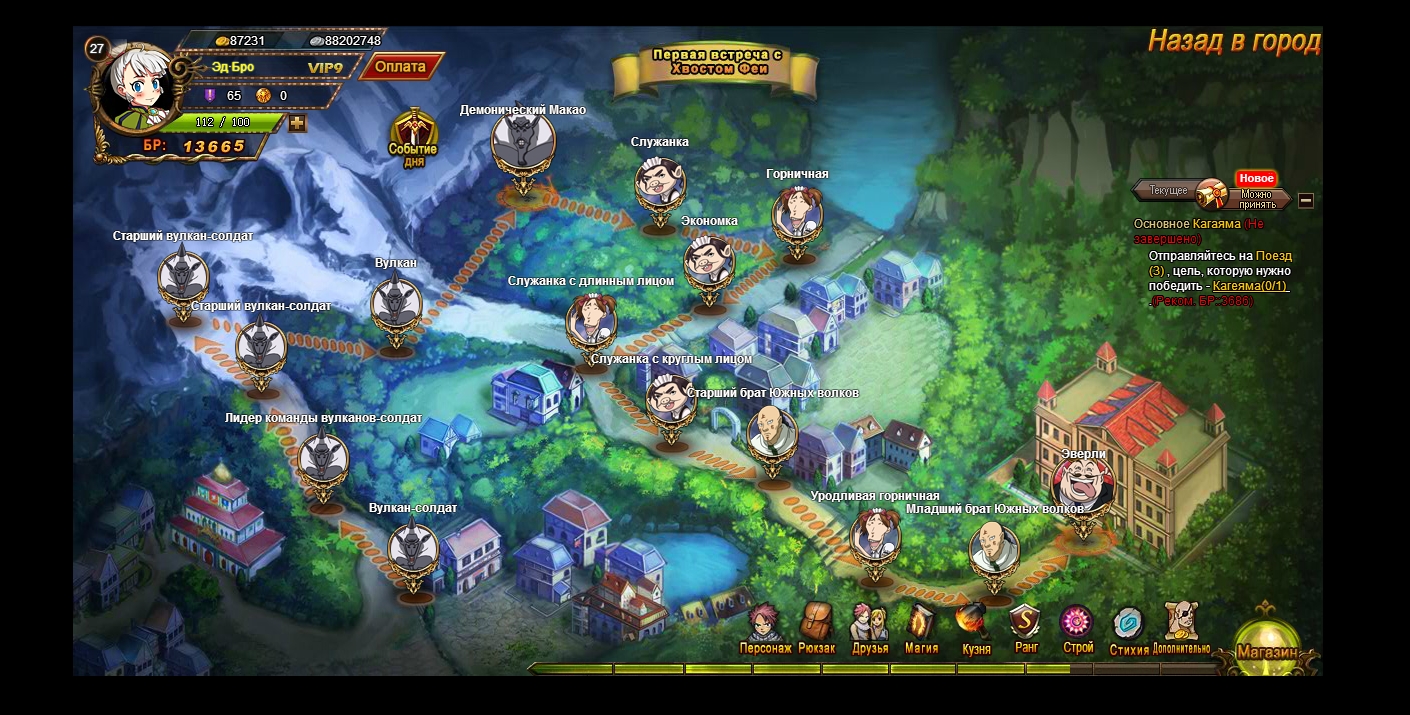Select the Демонический Макао stage node

tap(522, 147)
